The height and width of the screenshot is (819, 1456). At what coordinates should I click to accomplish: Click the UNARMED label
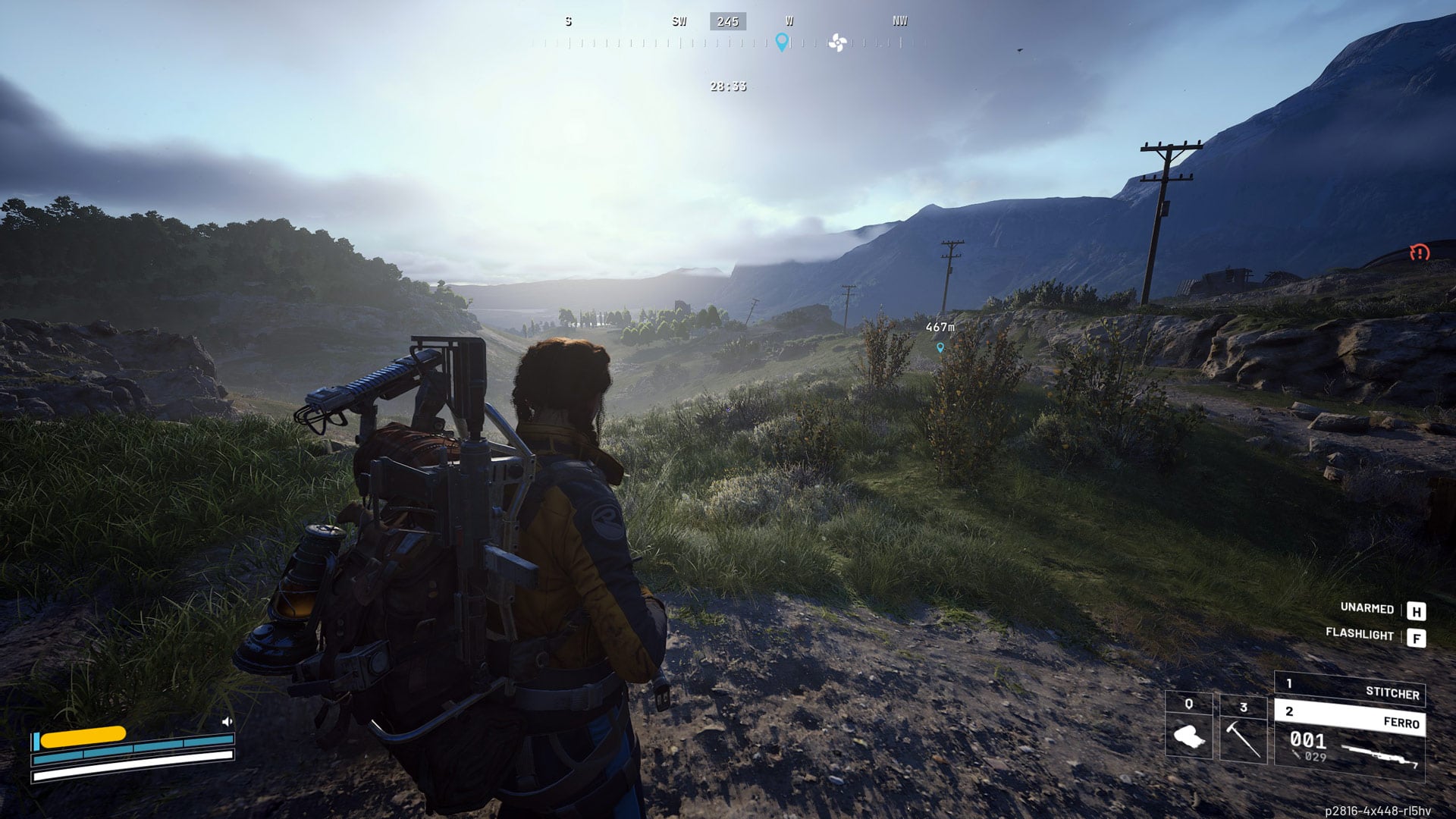(x=1368, y=607)
